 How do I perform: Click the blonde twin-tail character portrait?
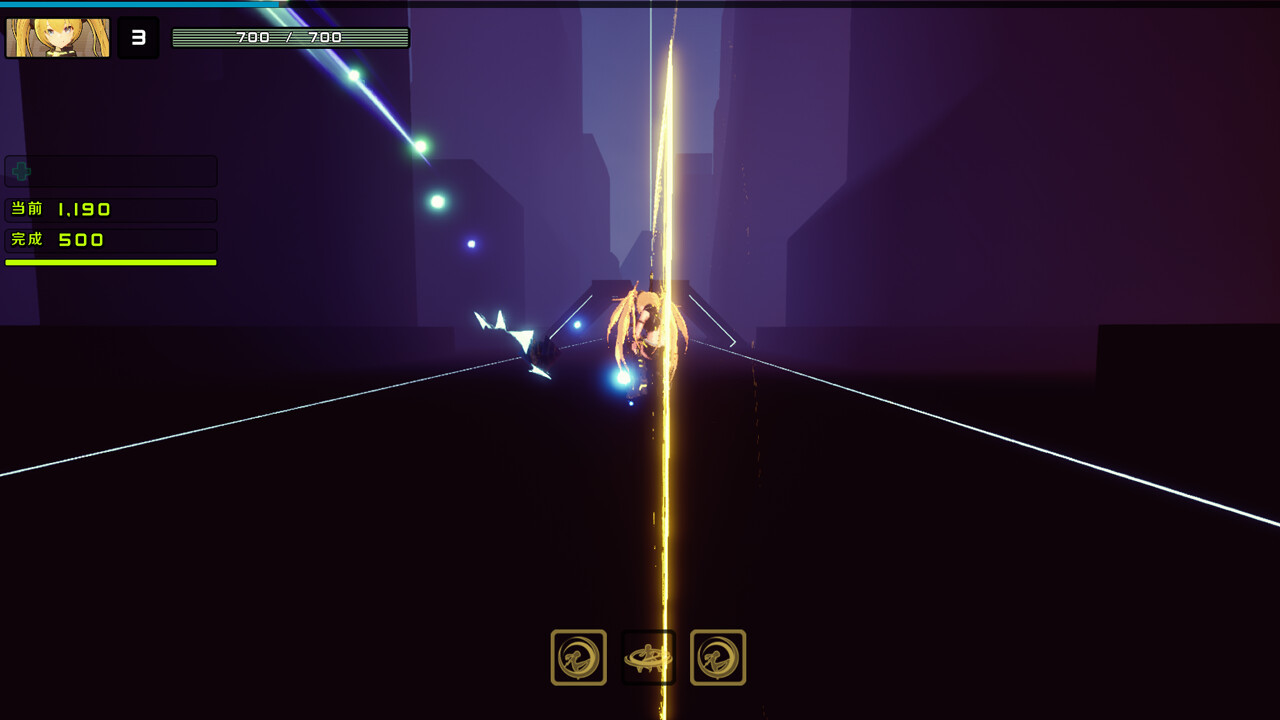(x=58, y=38)
